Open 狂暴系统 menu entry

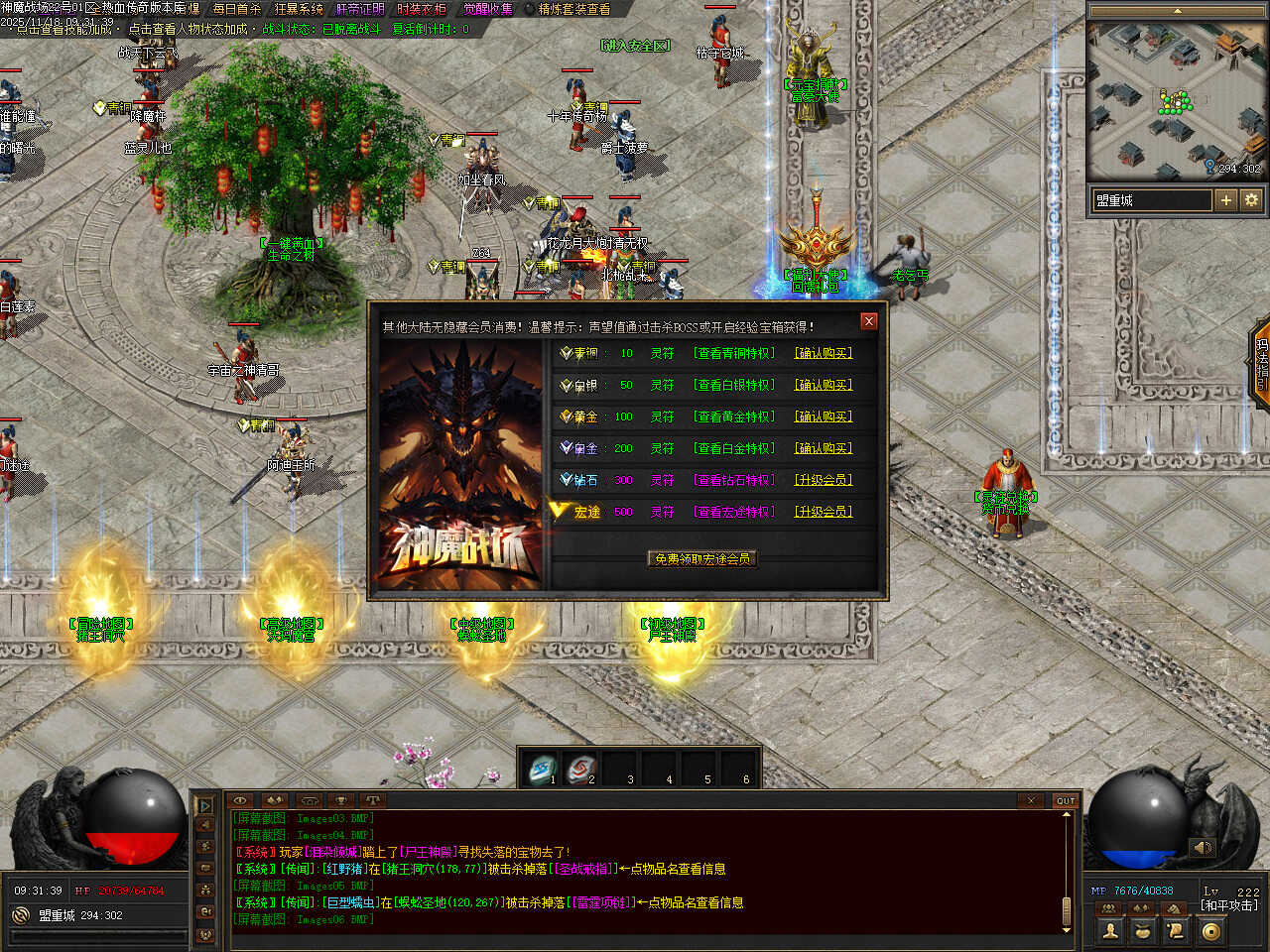click(299, 9)
